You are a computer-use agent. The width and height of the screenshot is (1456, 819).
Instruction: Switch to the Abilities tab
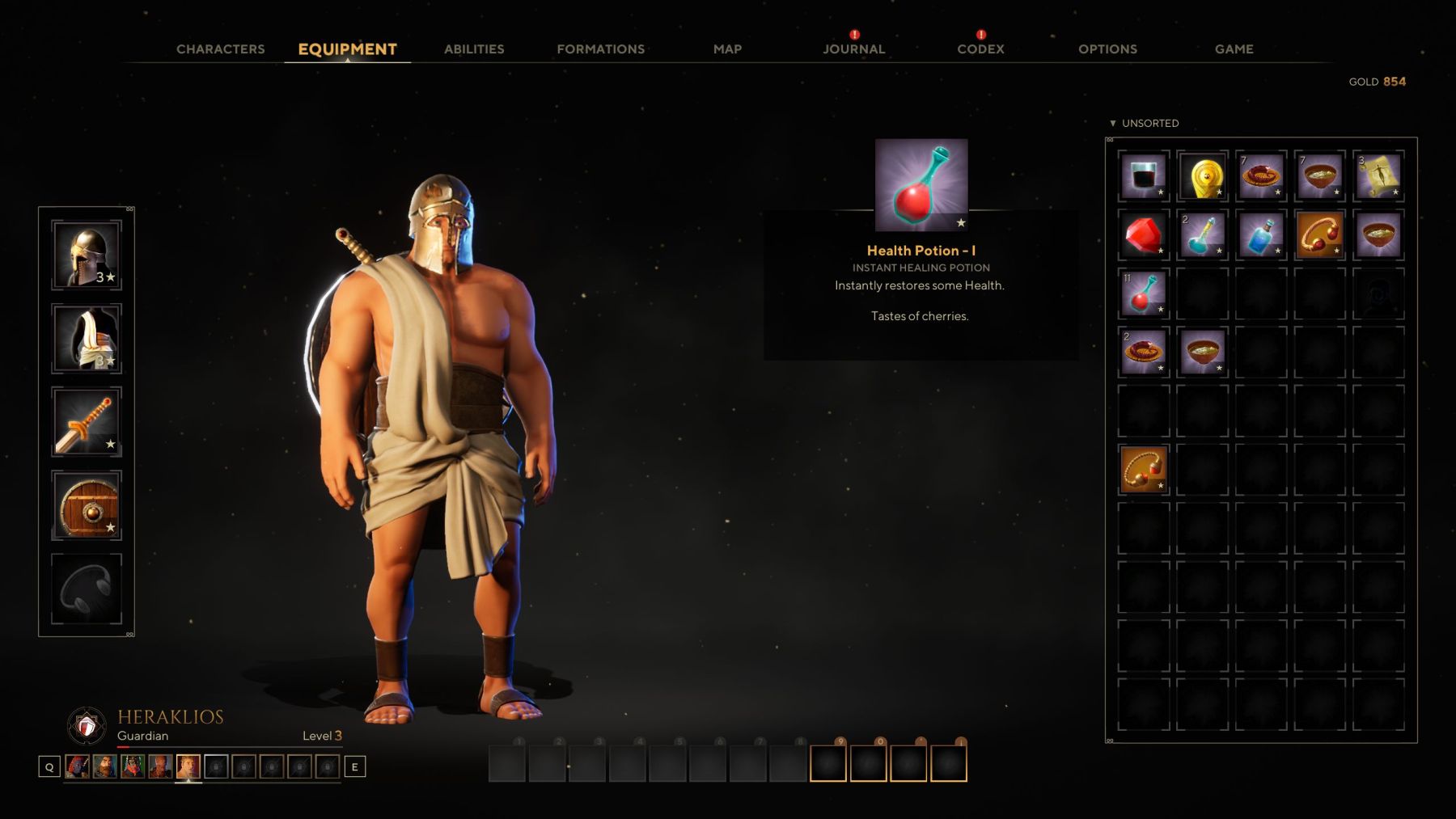point(473,49)
